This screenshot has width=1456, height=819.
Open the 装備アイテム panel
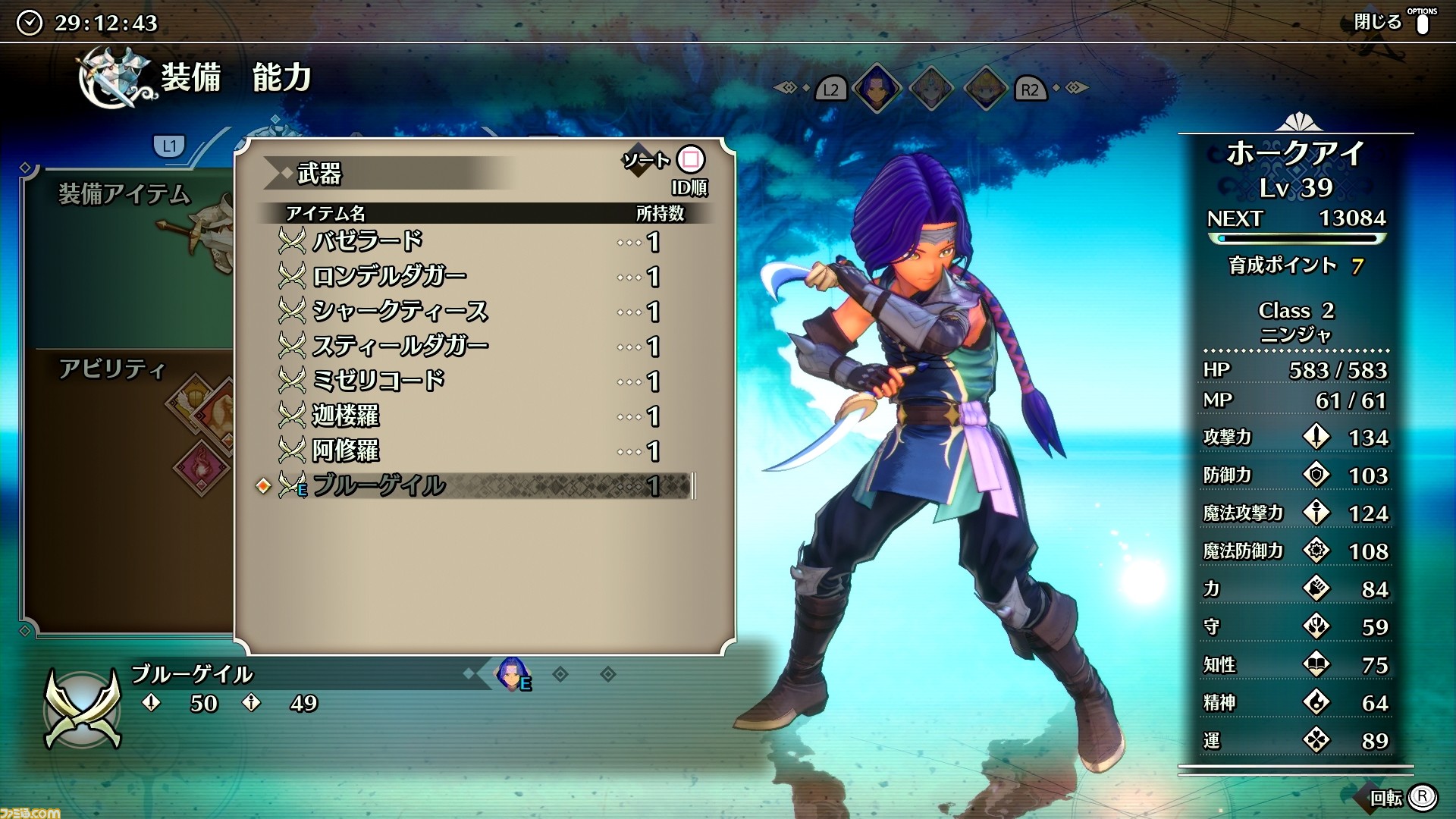tap(125, 195)
